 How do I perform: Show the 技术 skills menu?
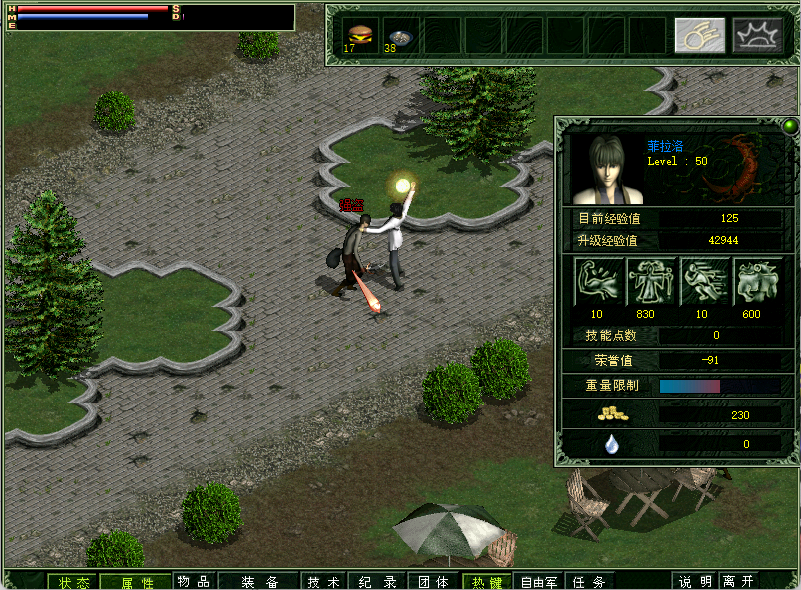pyautogui.click(x=324, y=582)
